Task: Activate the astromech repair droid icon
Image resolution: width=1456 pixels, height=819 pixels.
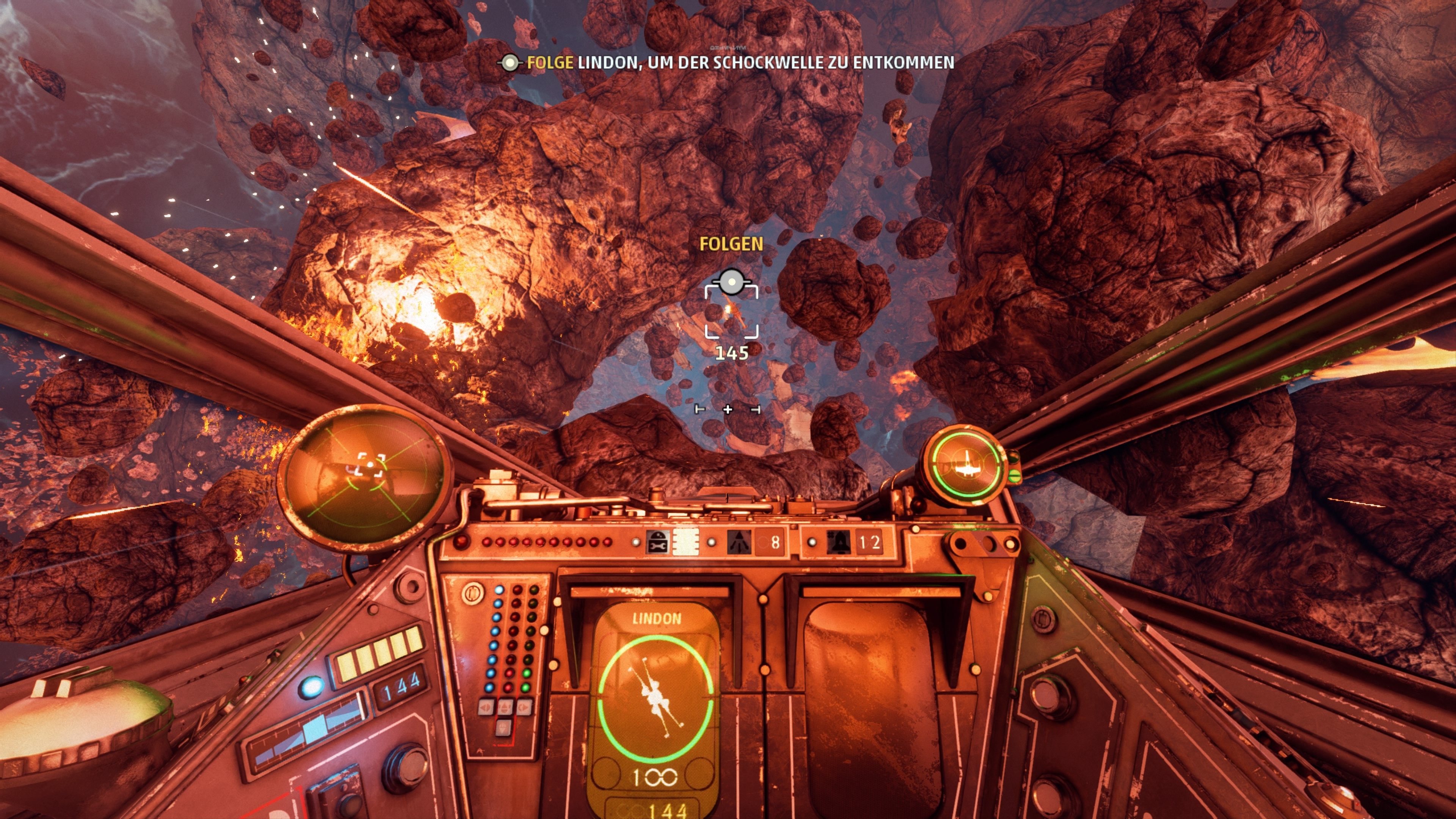Action: pyautogui.click(x=657, y=543)
